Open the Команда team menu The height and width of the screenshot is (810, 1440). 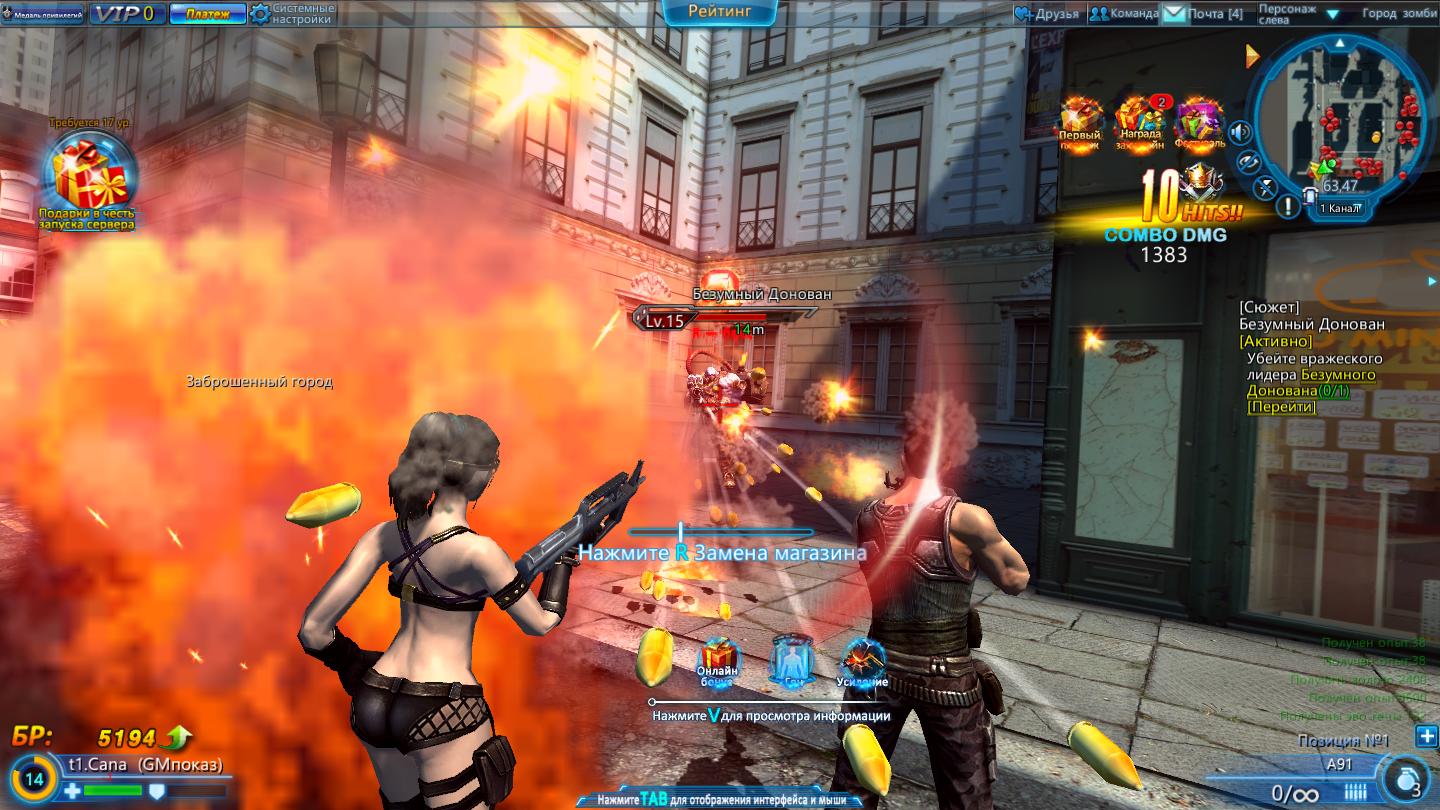[1124, 14]
